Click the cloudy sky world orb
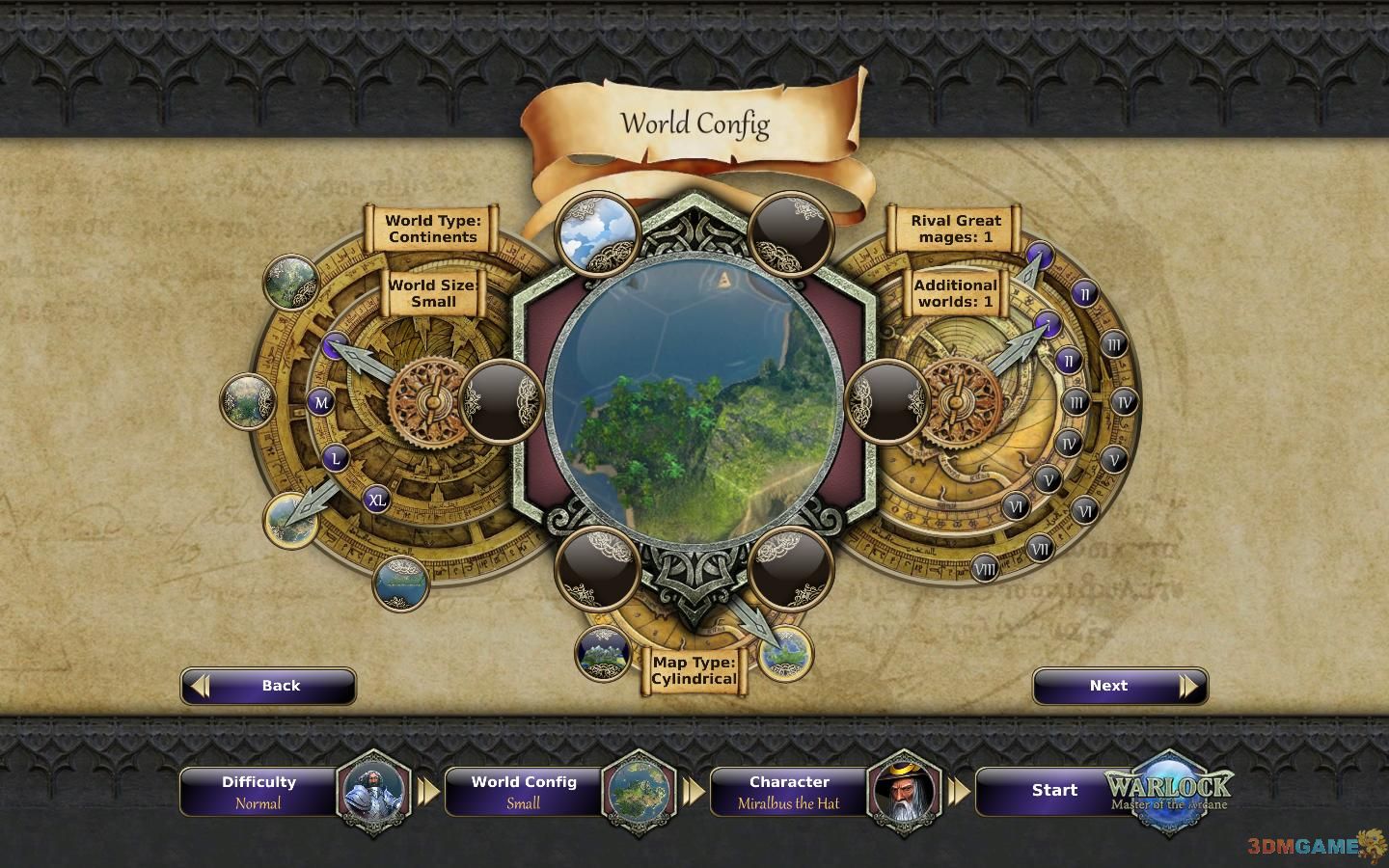 597,231
